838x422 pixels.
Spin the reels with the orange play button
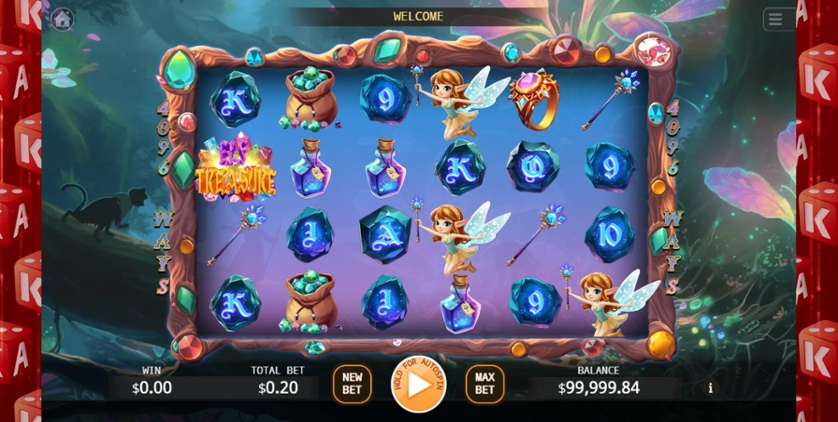tap(418, 383)
